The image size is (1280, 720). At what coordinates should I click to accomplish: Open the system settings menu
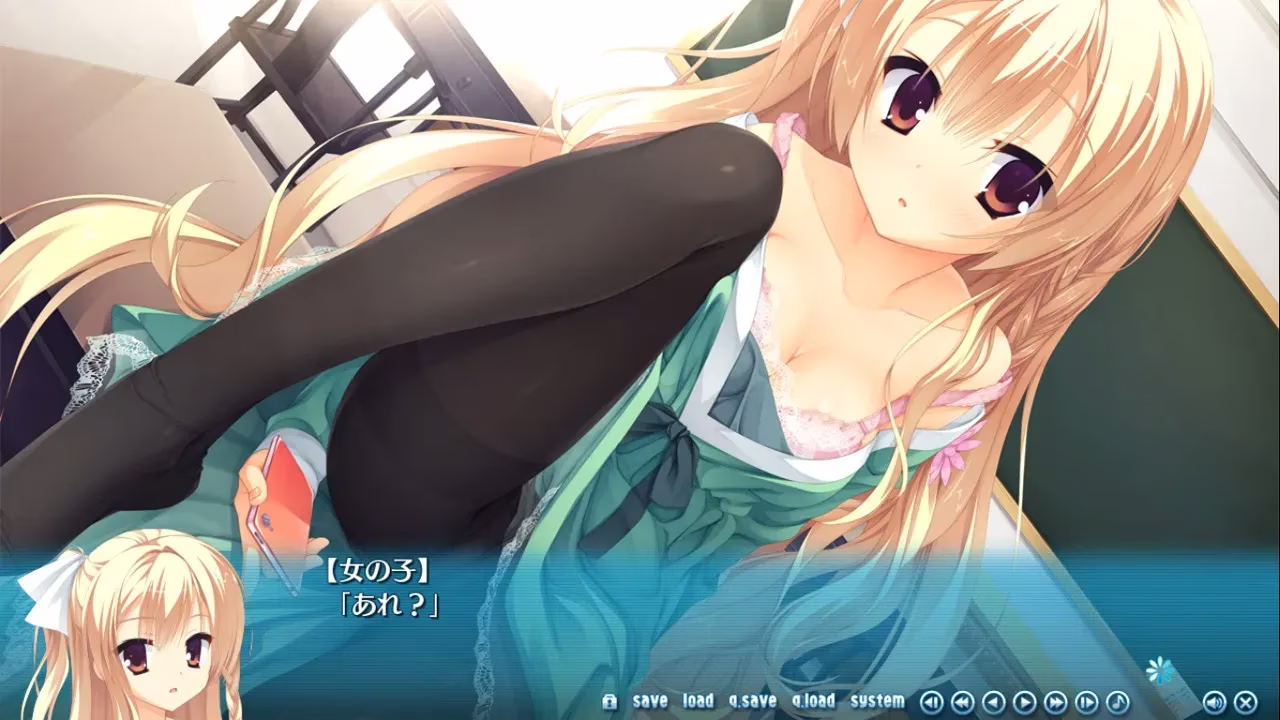(x=877, y=701)
